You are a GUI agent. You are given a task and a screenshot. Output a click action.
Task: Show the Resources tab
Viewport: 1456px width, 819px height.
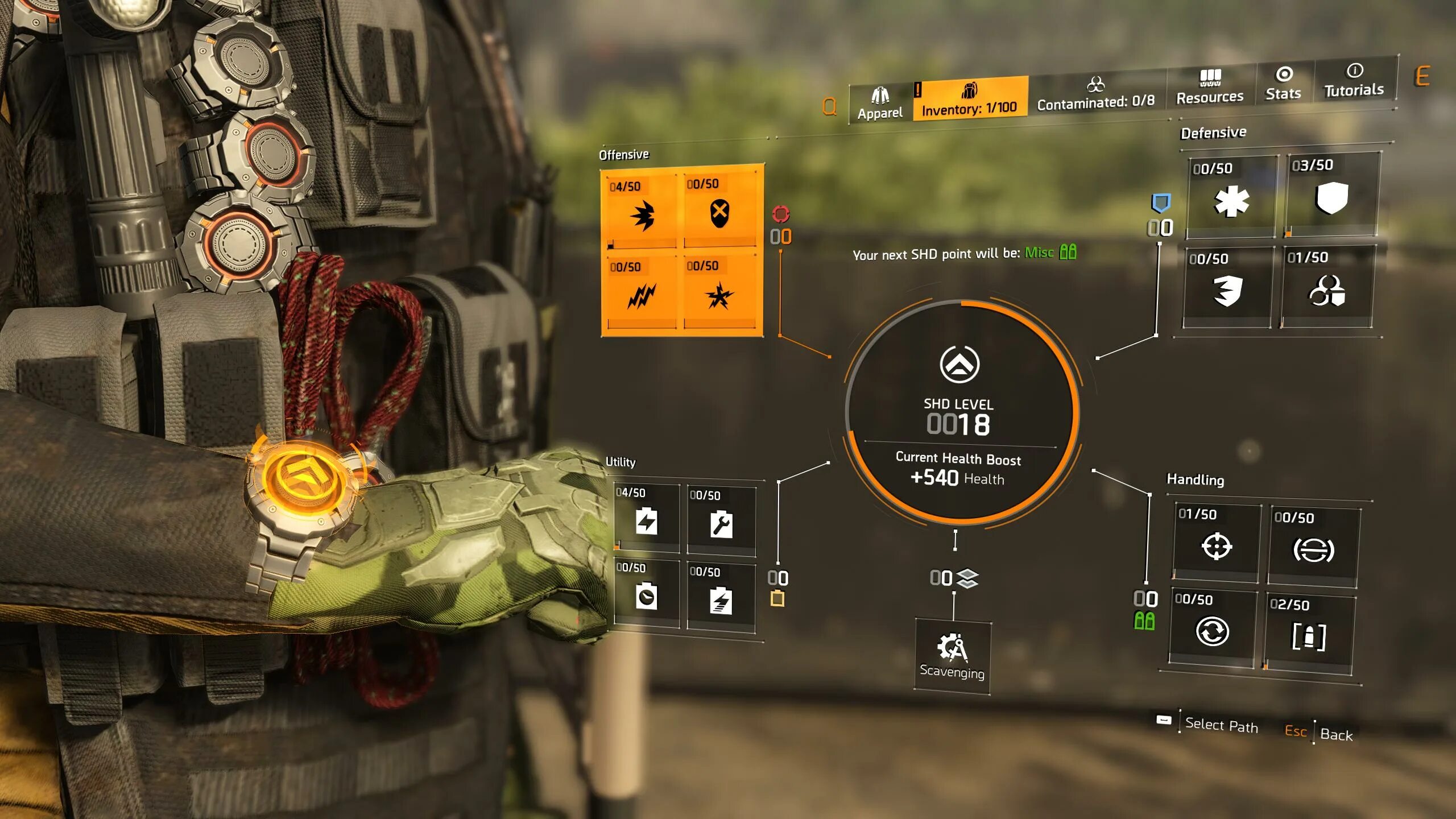point(1210,88)
